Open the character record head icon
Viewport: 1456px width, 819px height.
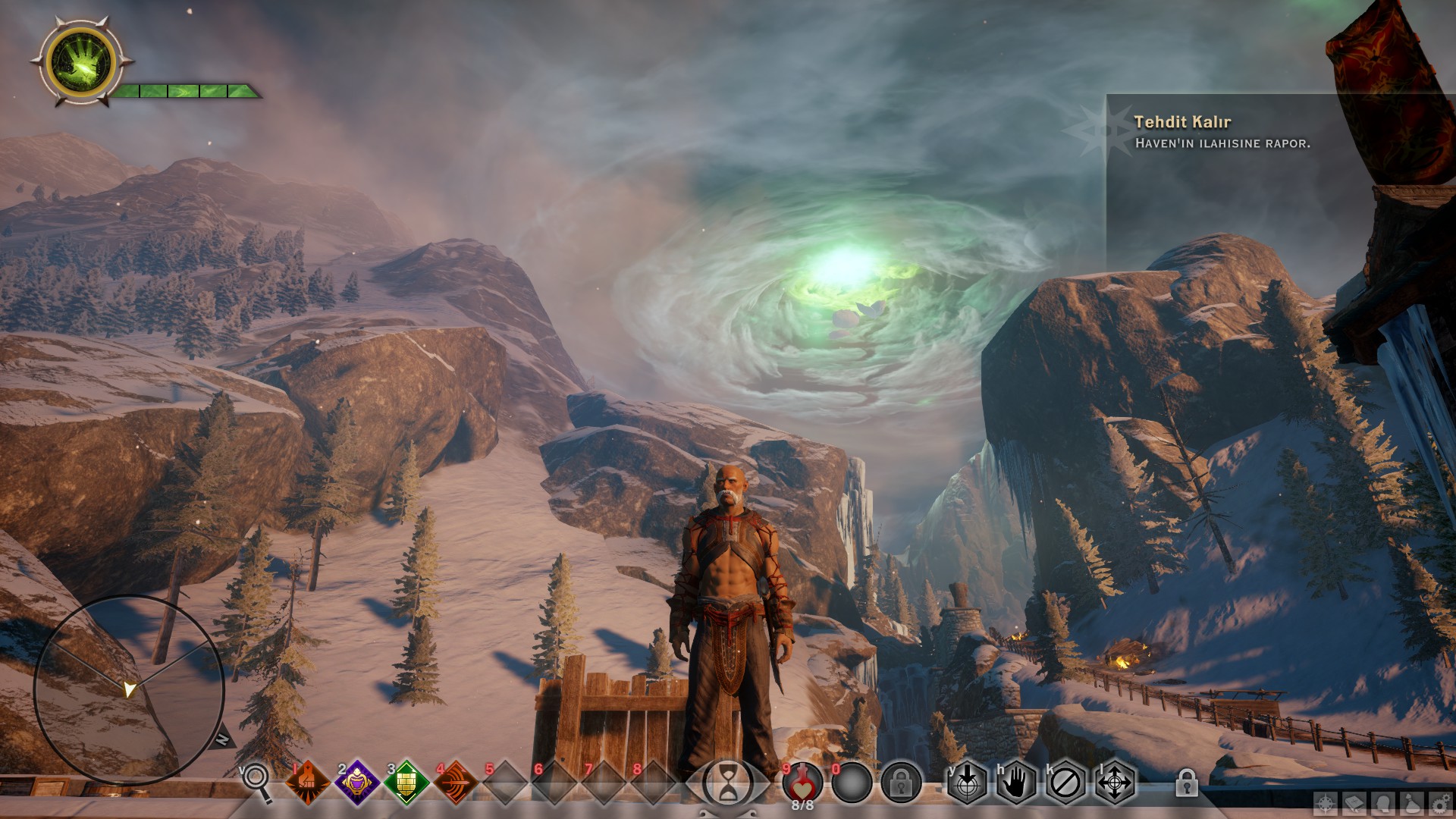click(x=1383, y=804)
